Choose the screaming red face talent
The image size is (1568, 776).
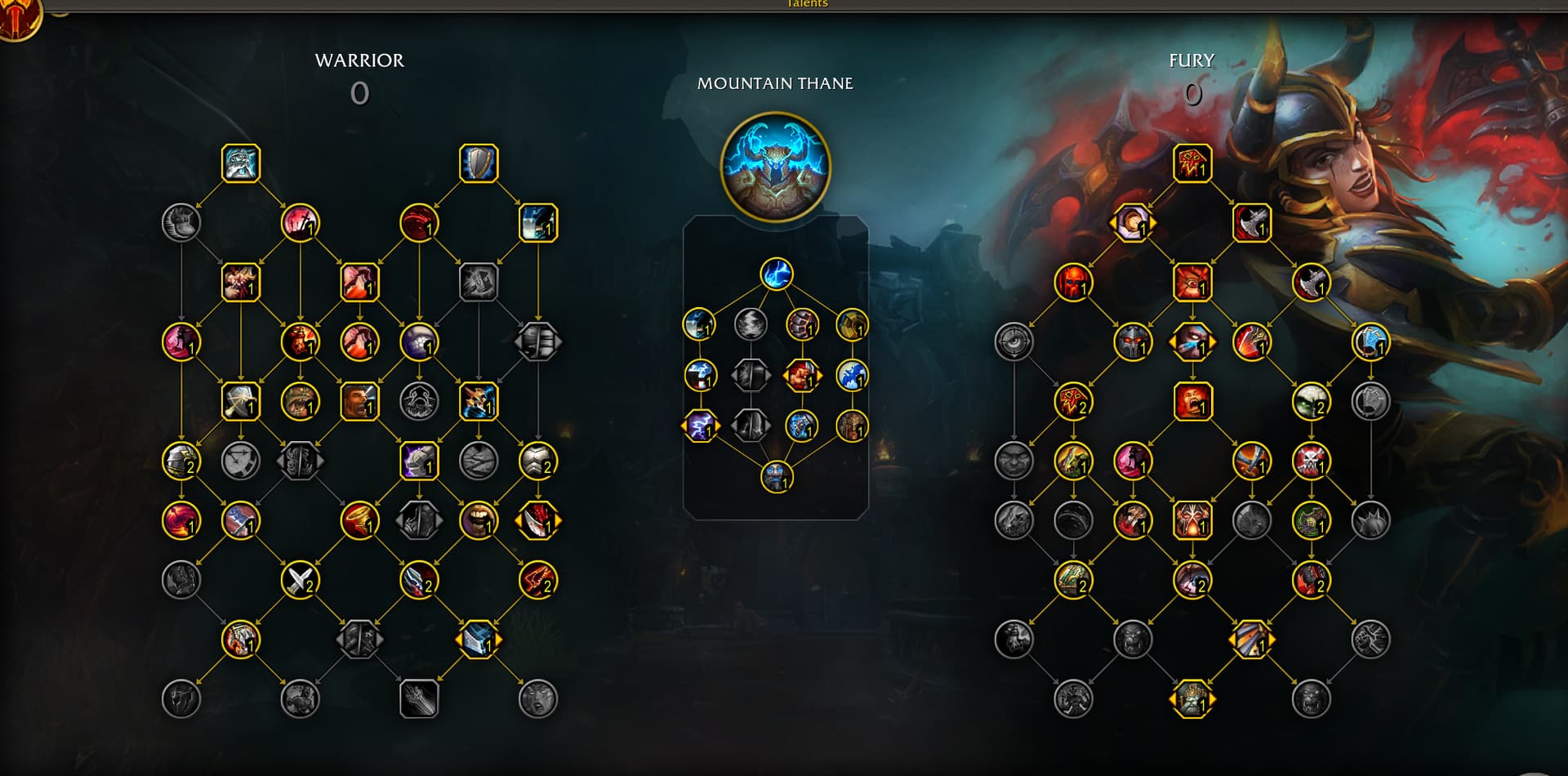1192,402
